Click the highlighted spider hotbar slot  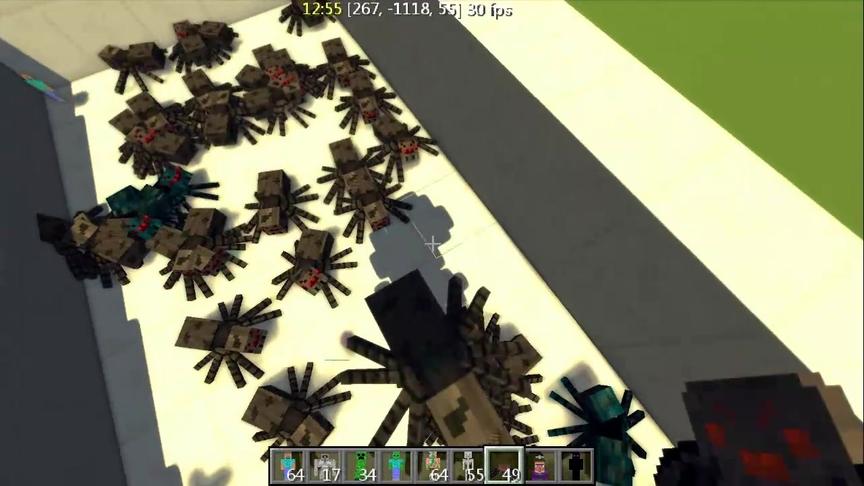click(504, 466)
